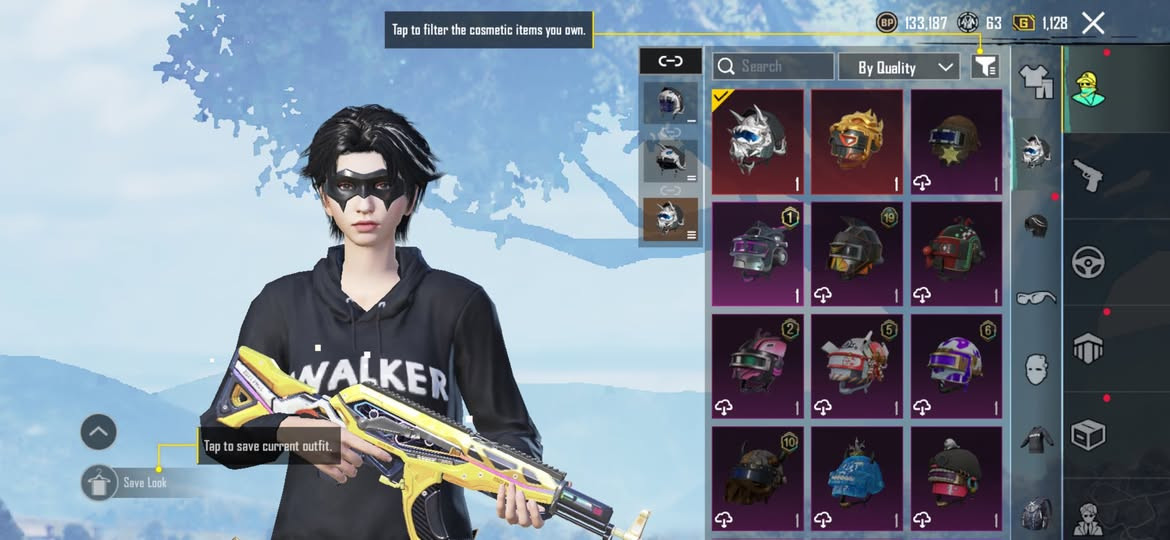Screen dimensions: 1170x540
Task: Close the inventory with the X button
Action: coord(1093,23)
